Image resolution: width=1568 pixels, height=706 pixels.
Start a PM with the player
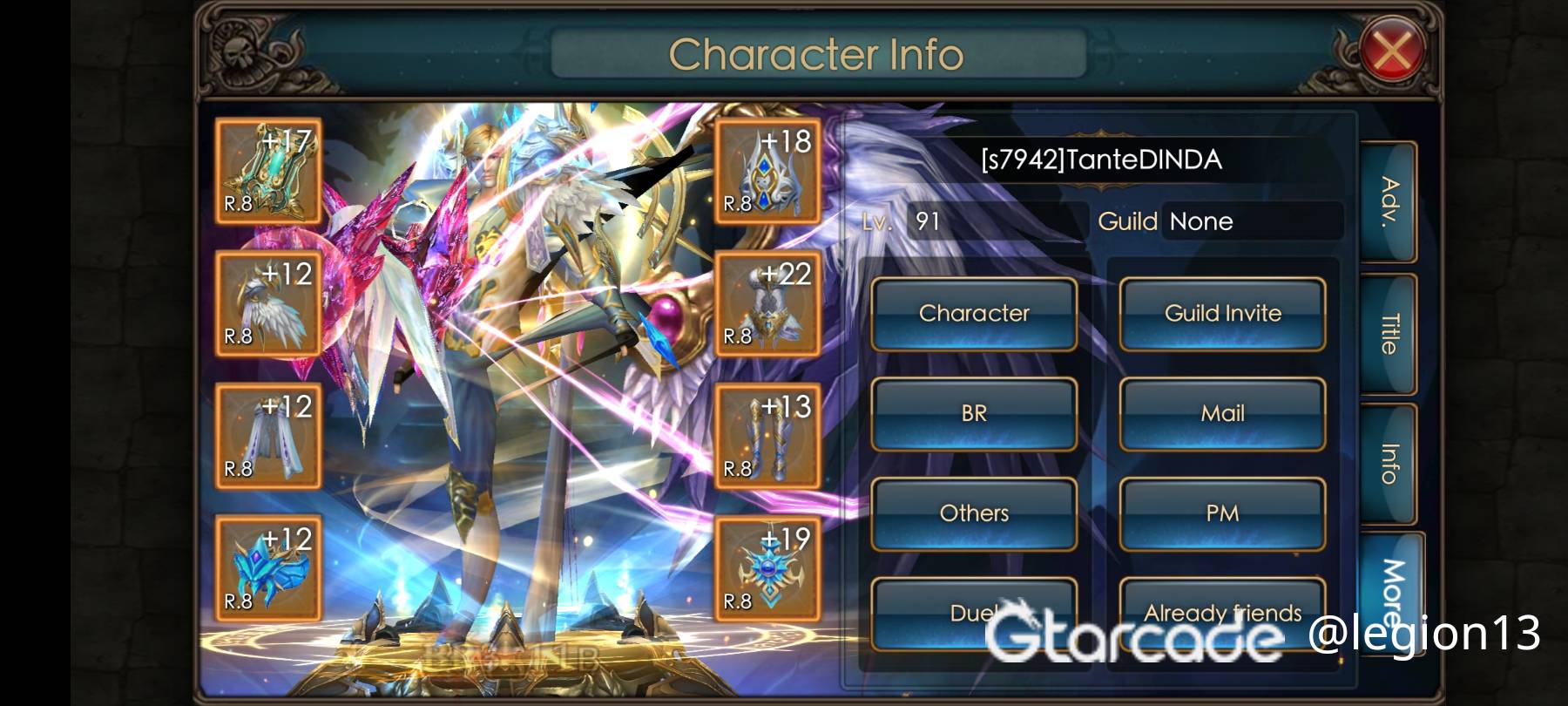(1222, 513)
